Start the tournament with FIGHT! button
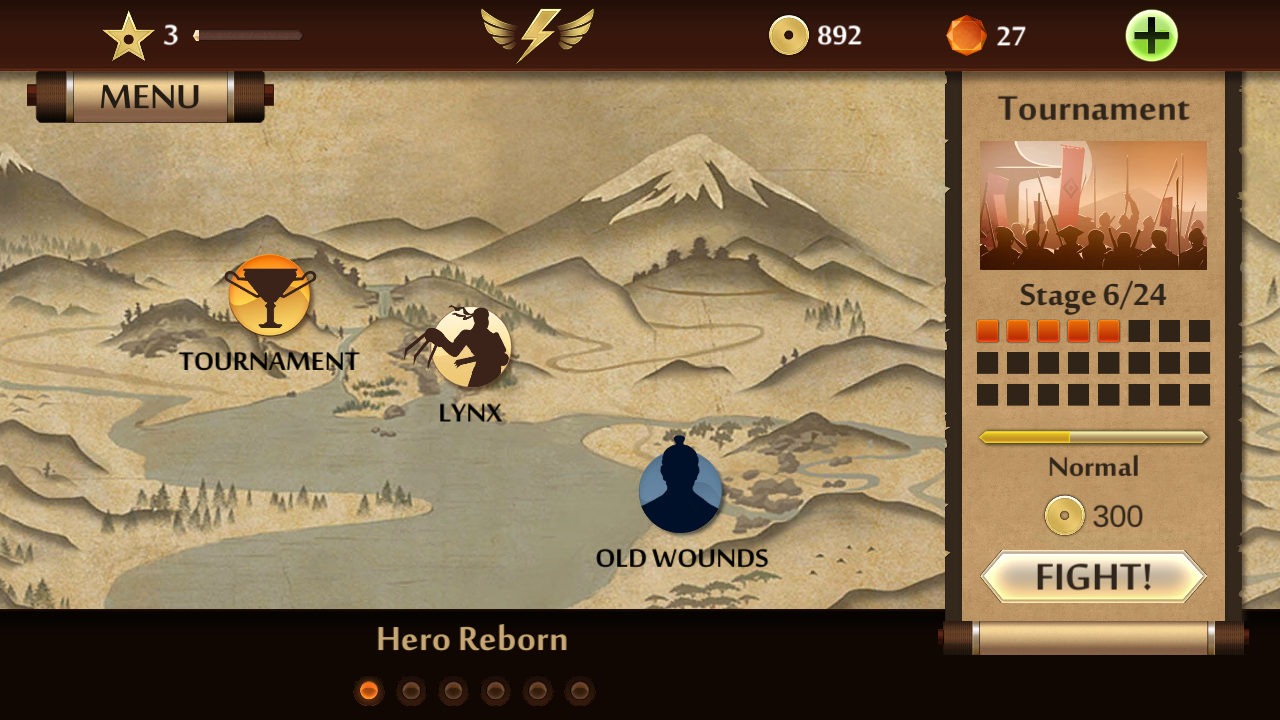 coord(1093,577)
